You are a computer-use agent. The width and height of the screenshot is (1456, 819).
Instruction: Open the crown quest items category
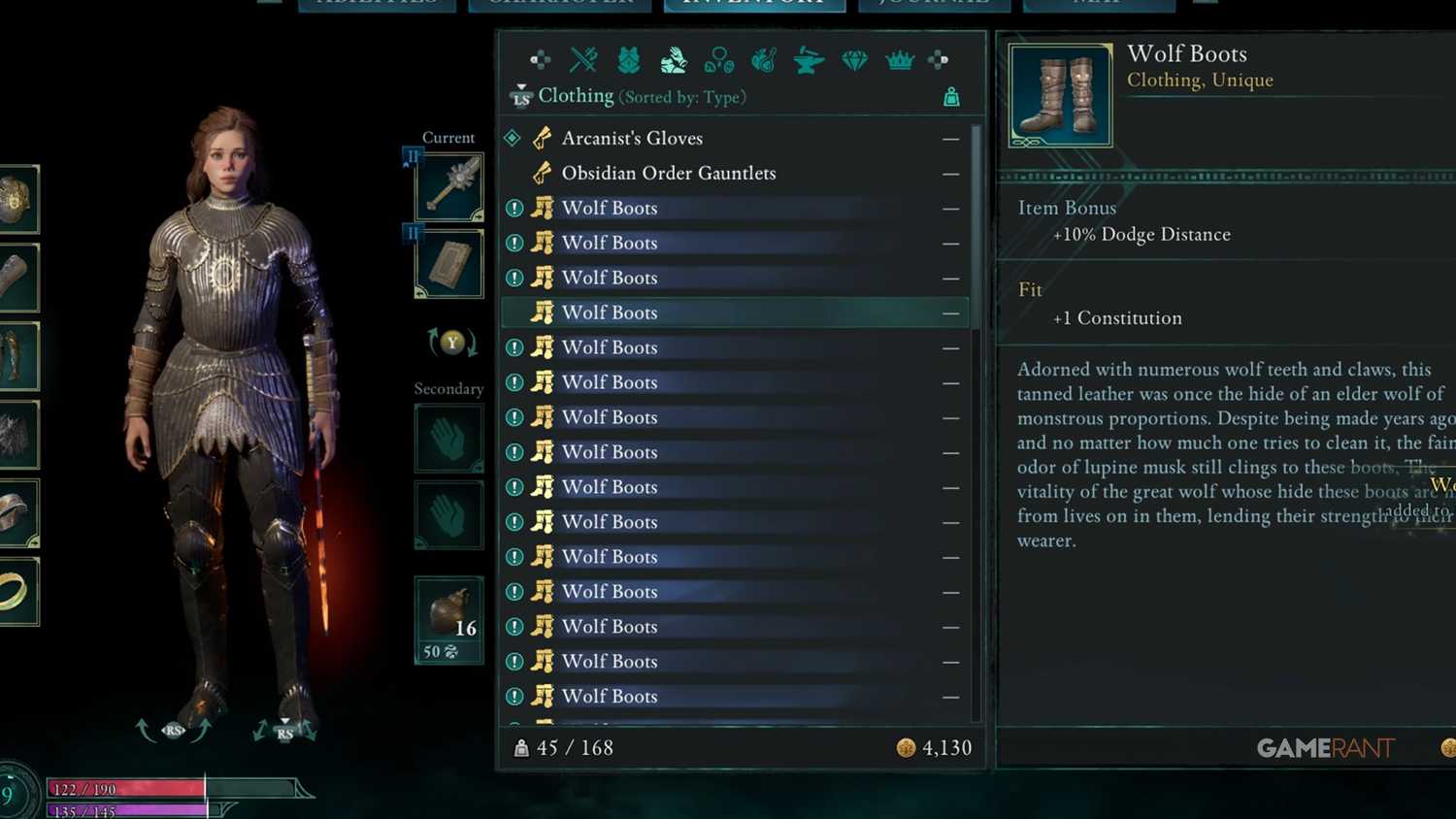[x=899, y=58]
